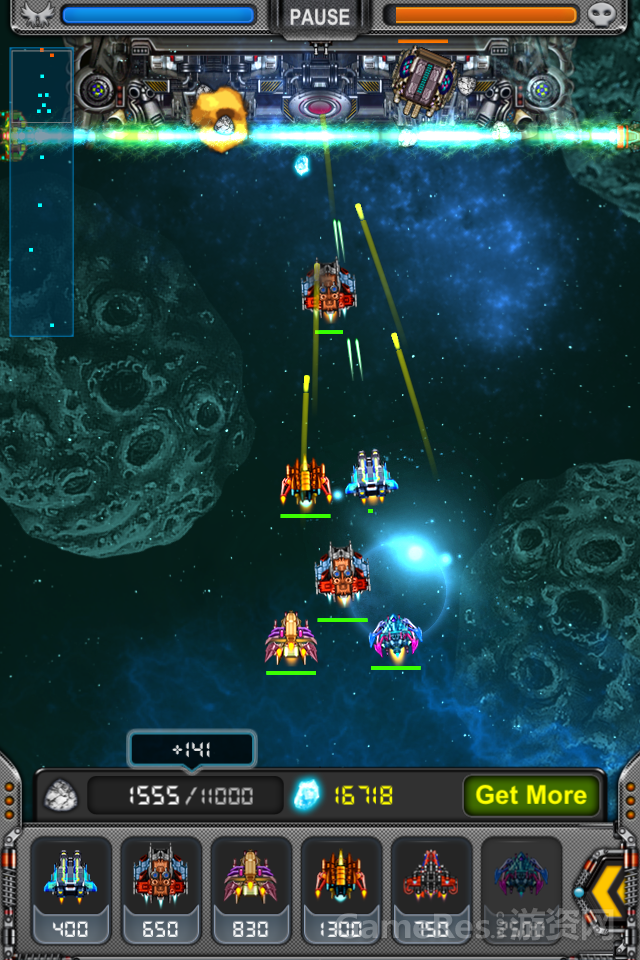Build the orange ship costing 1300
640x960 pixels.
340,888
